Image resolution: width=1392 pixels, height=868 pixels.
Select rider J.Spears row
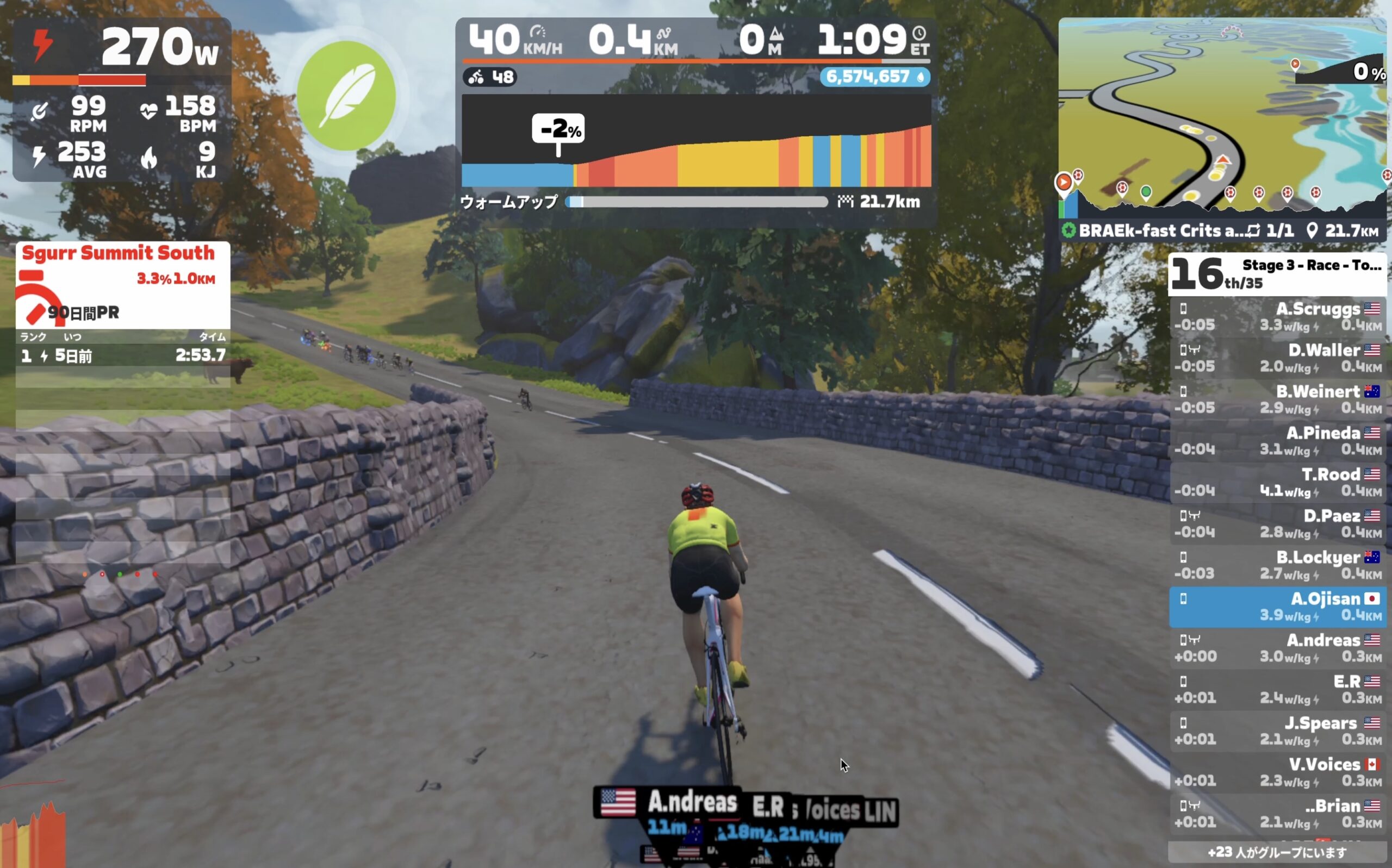pos(1278,731)
